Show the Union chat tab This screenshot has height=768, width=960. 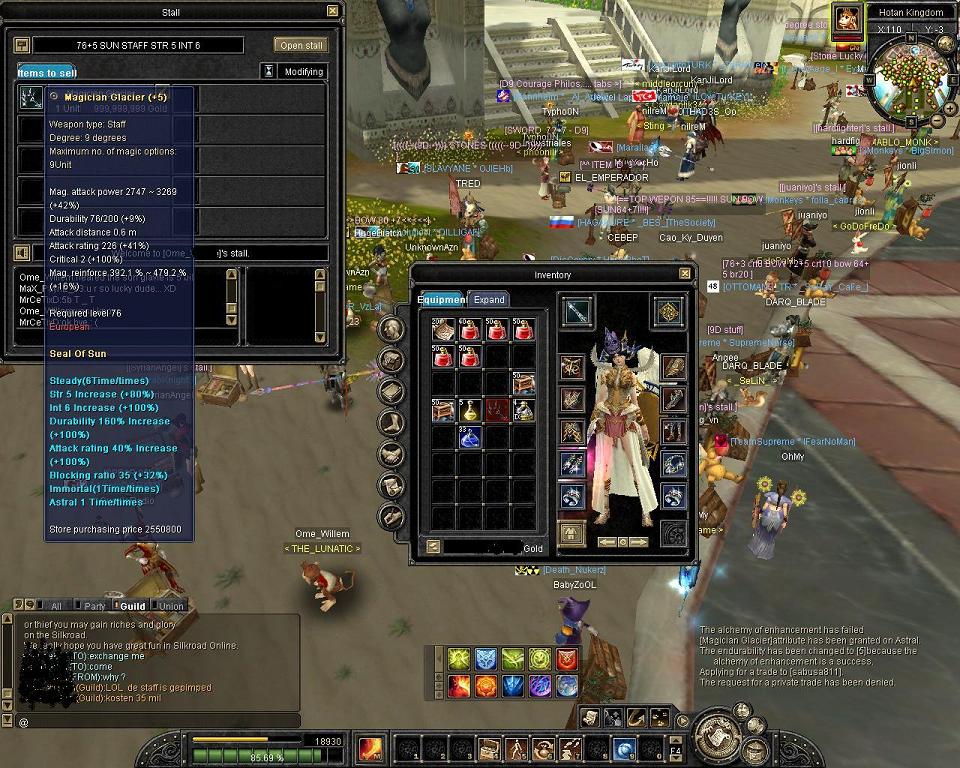tap(169, 606)
